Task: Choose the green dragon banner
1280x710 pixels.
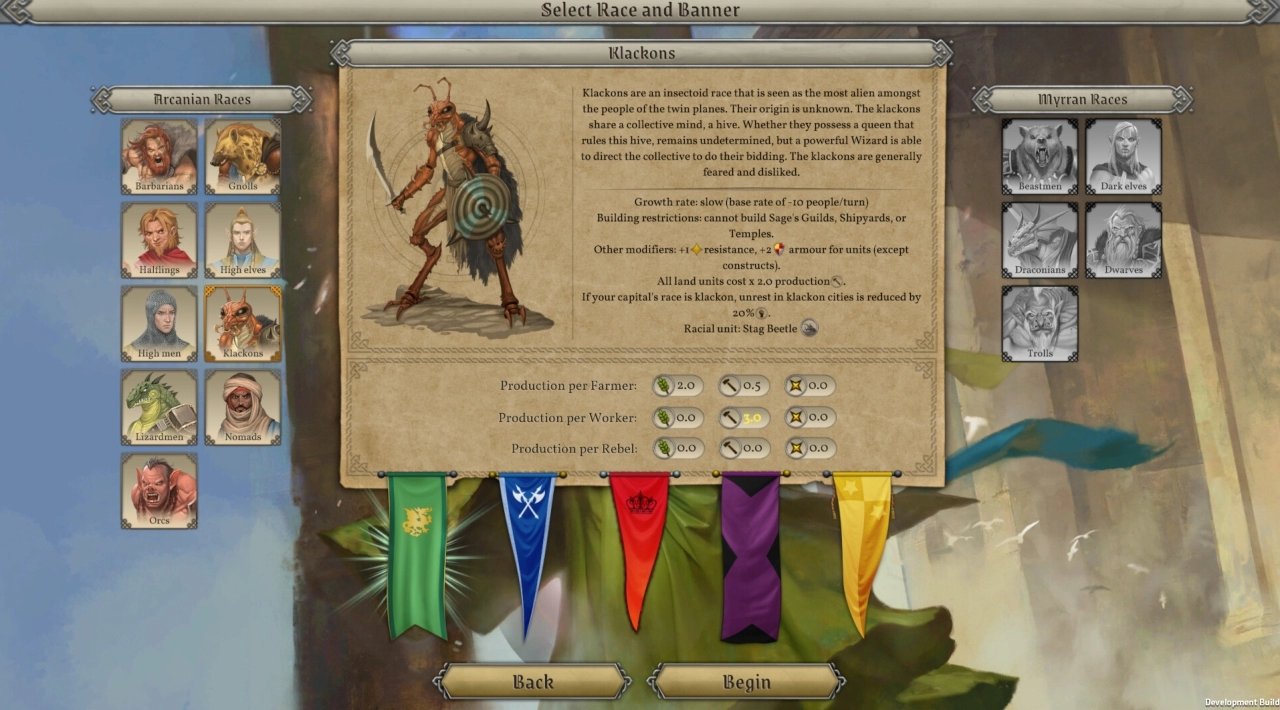Action: click(417, 552)
